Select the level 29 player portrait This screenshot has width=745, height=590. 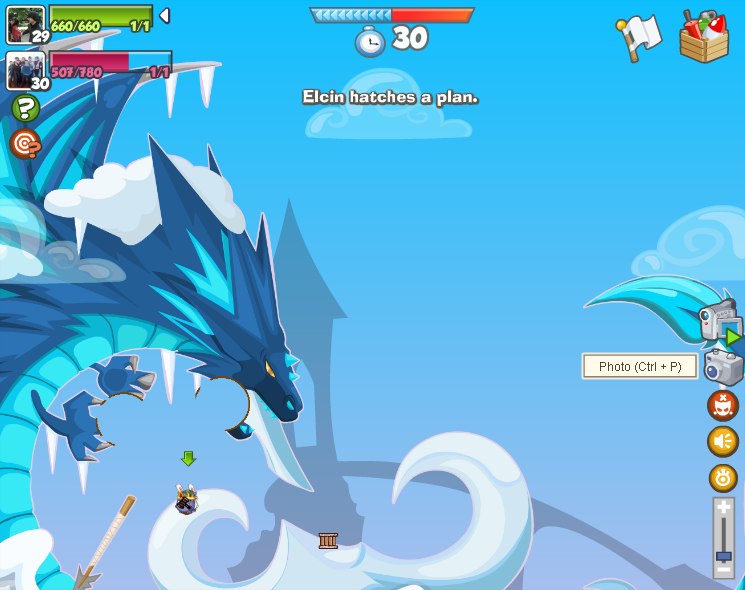(x=24, y=23)
